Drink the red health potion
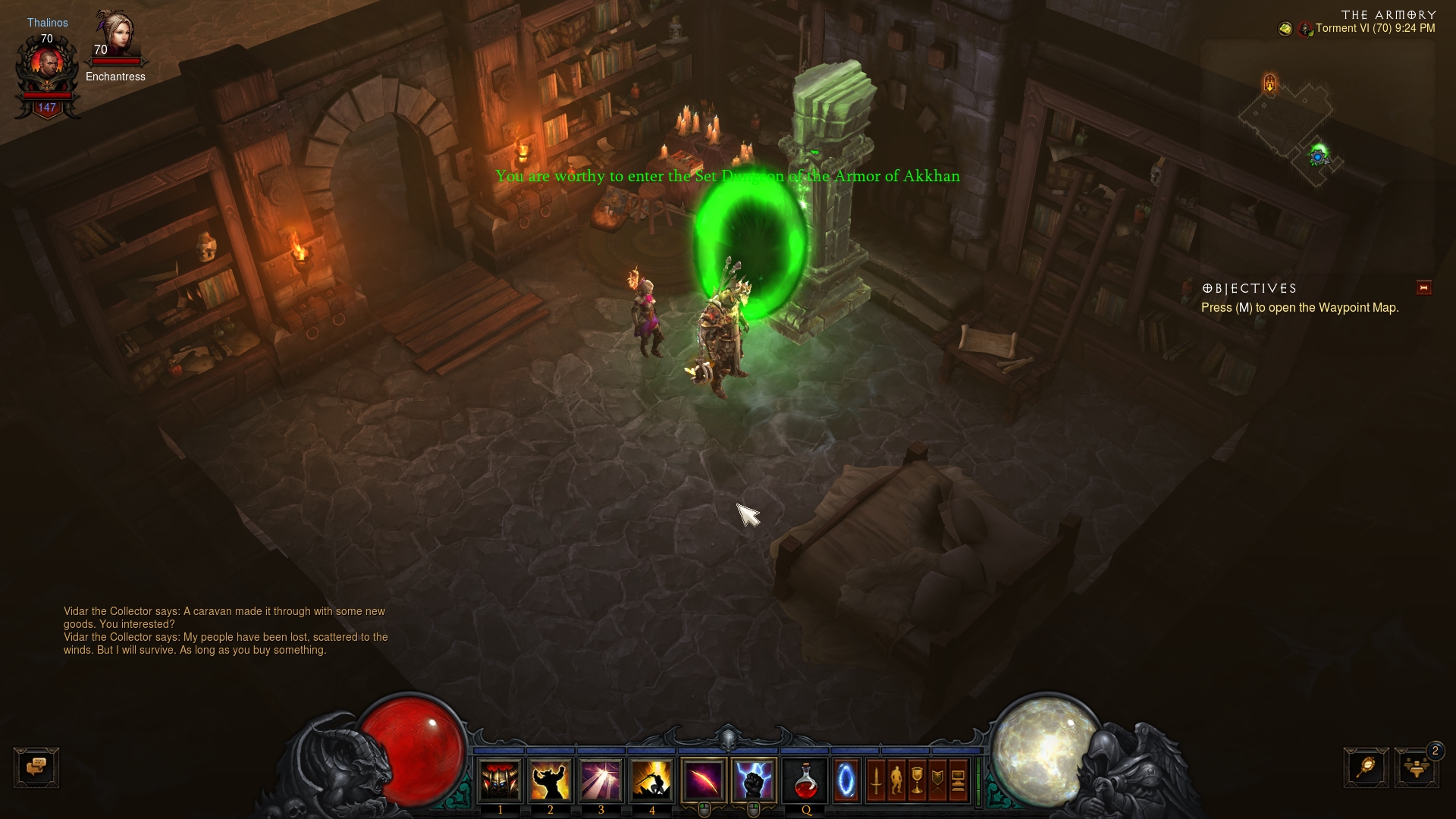 (805, 780)
